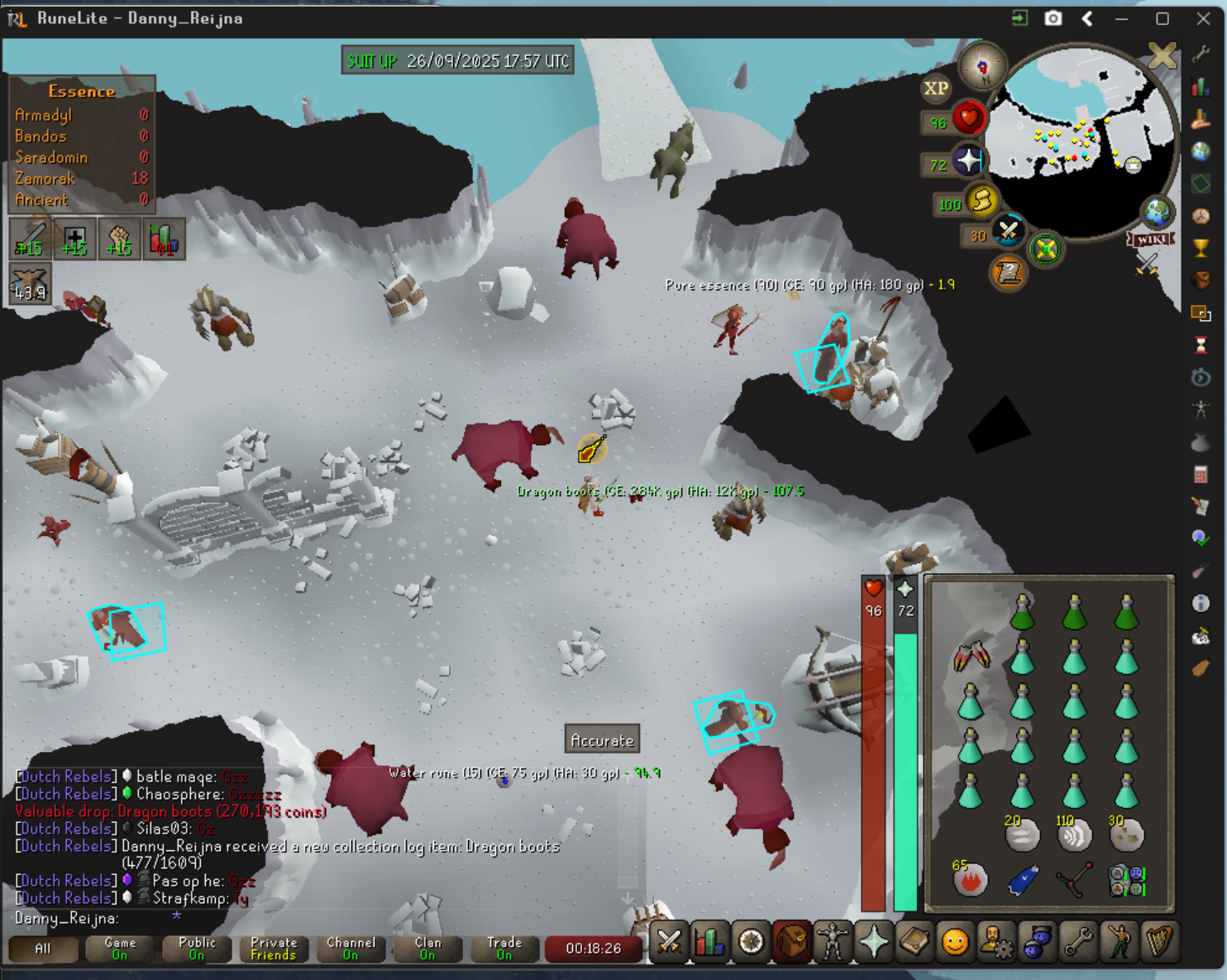
Task: Toggle the XP drops orb
Action: click(x=935, y=88)
